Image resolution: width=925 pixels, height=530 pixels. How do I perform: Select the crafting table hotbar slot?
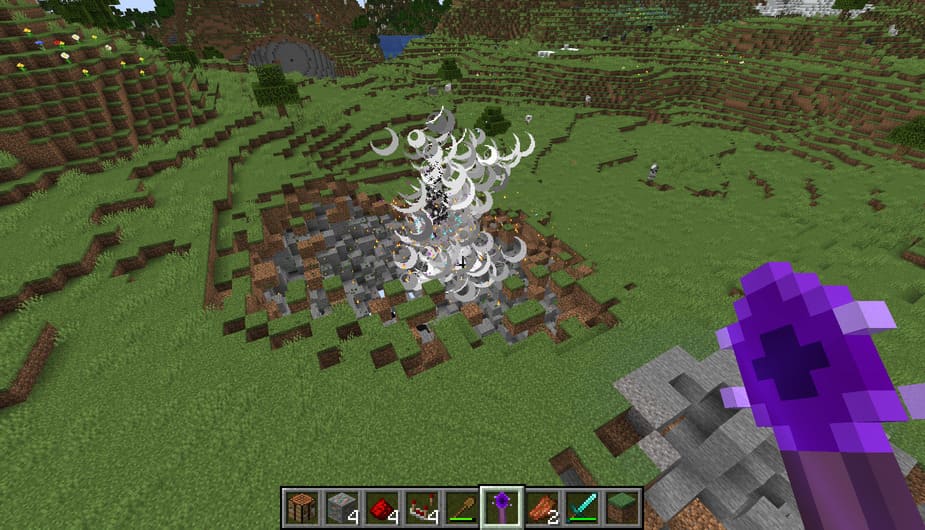point(299,508)
